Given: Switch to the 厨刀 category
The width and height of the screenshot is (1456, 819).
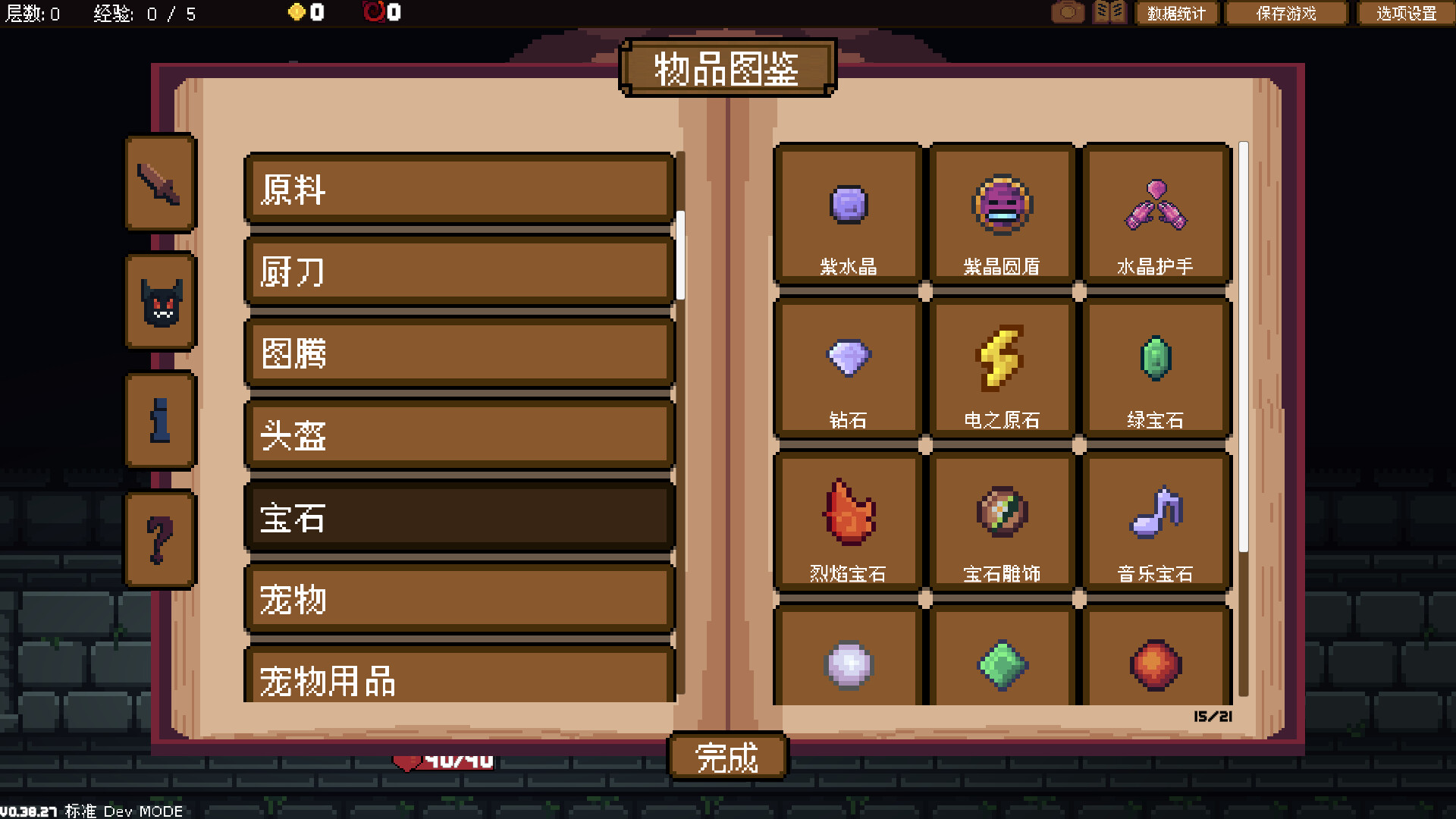Looking at the screenshot, I should [x=459, y=273].
